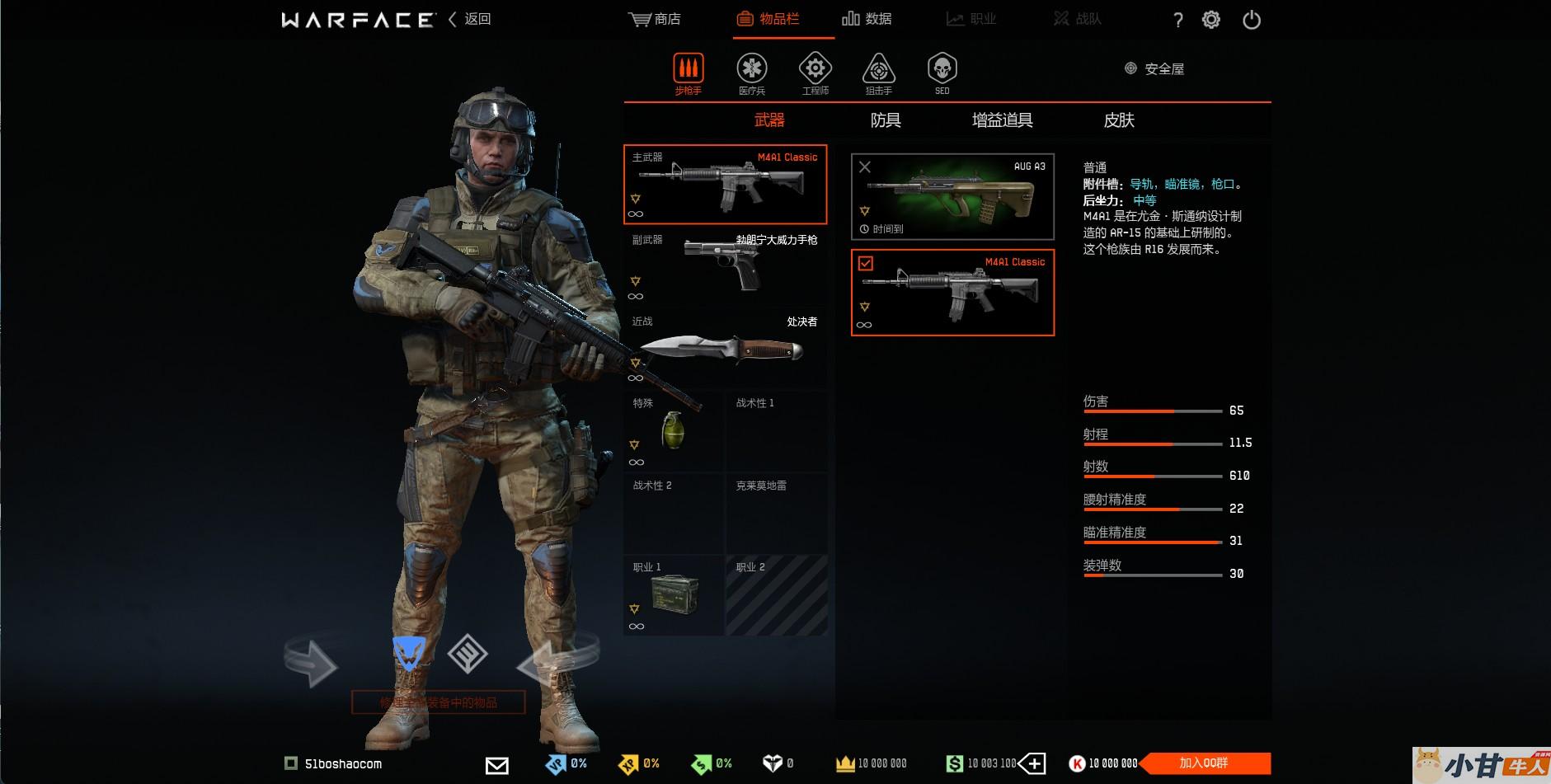Click the 加入QQ群 button
Viewport: 1551px width, 784px height.
tap(1205, 763)
